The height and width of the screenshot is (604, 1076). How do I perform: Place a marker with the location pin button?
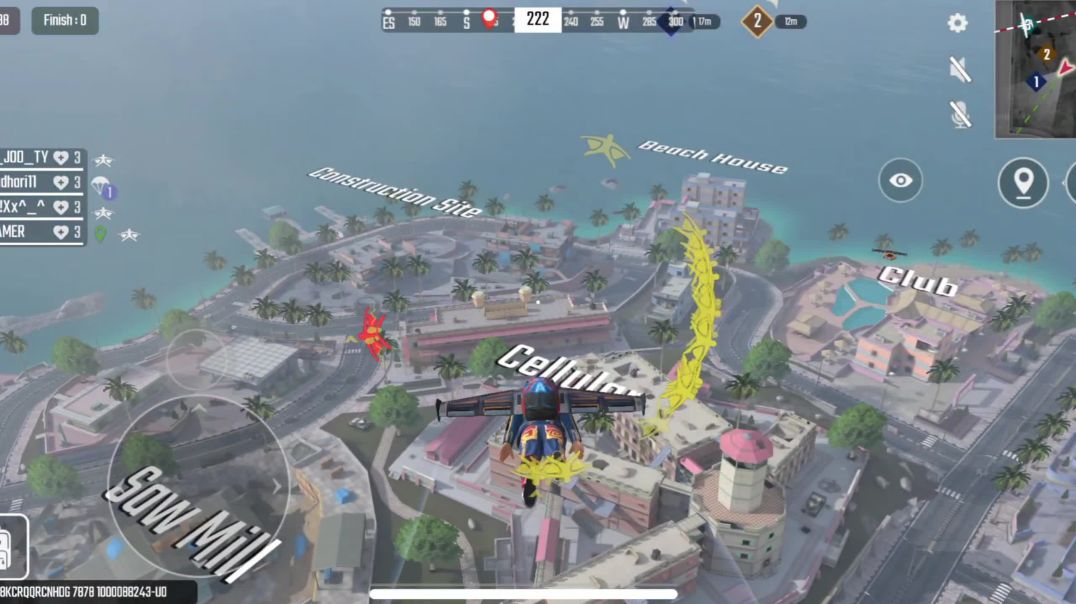[x=1022, y=182]
